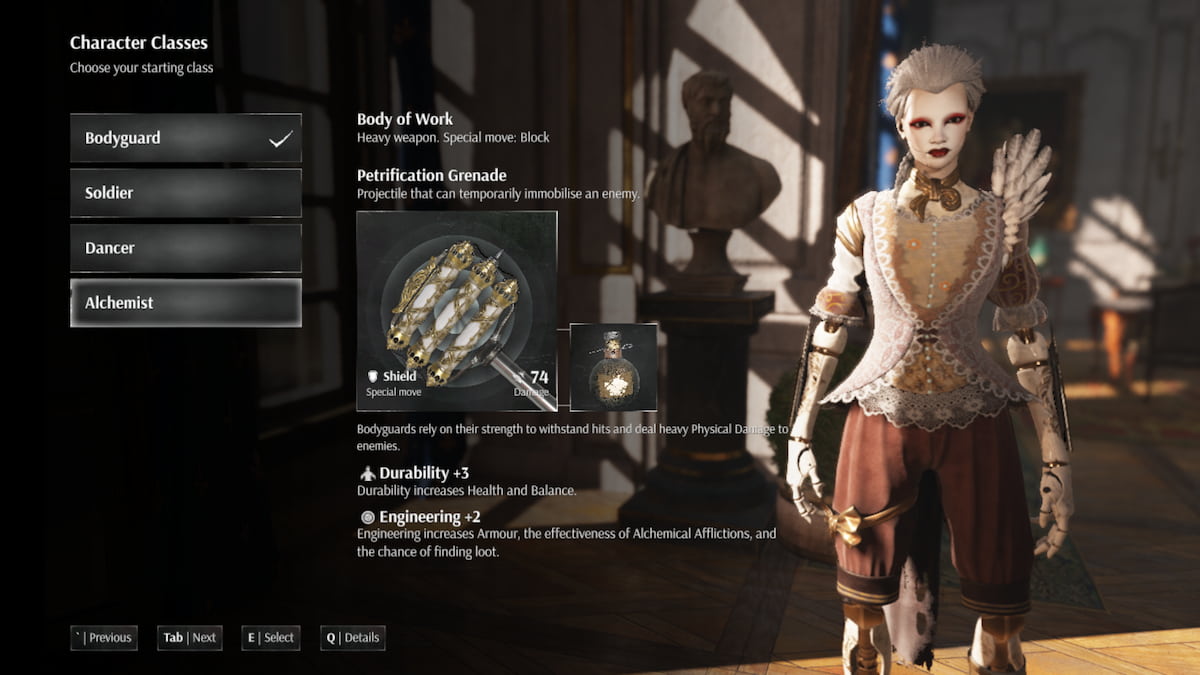Confirm class with the Select button

pos(270,638)
